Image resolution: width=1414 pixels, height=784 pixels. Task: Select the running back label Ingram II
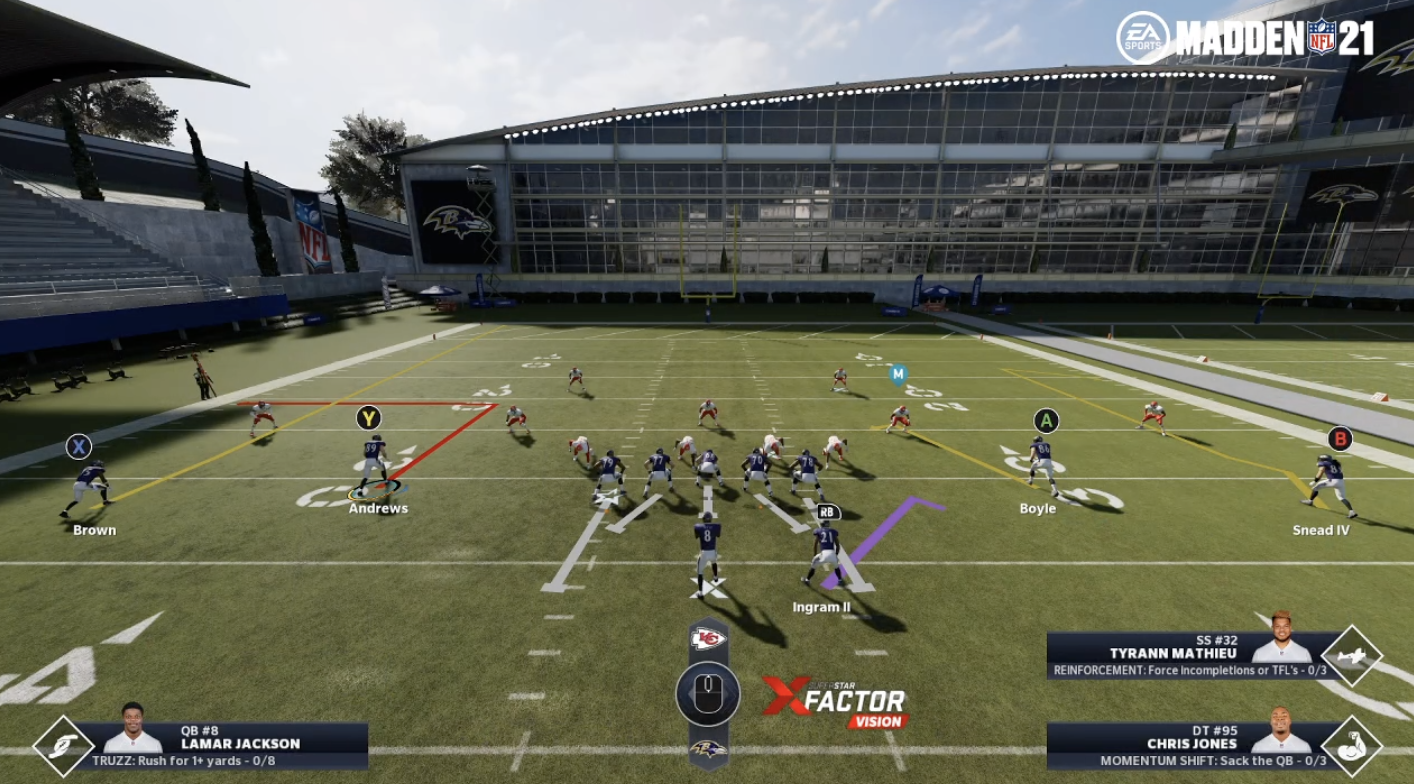point(821,607)
